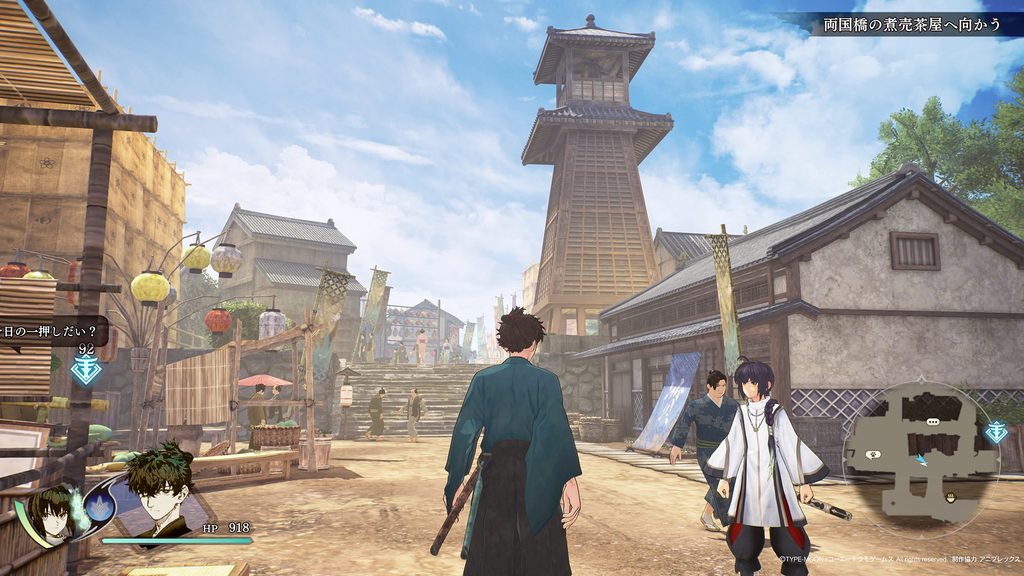Click the NPC speech bubble dialogue

(x=50, y=330)
